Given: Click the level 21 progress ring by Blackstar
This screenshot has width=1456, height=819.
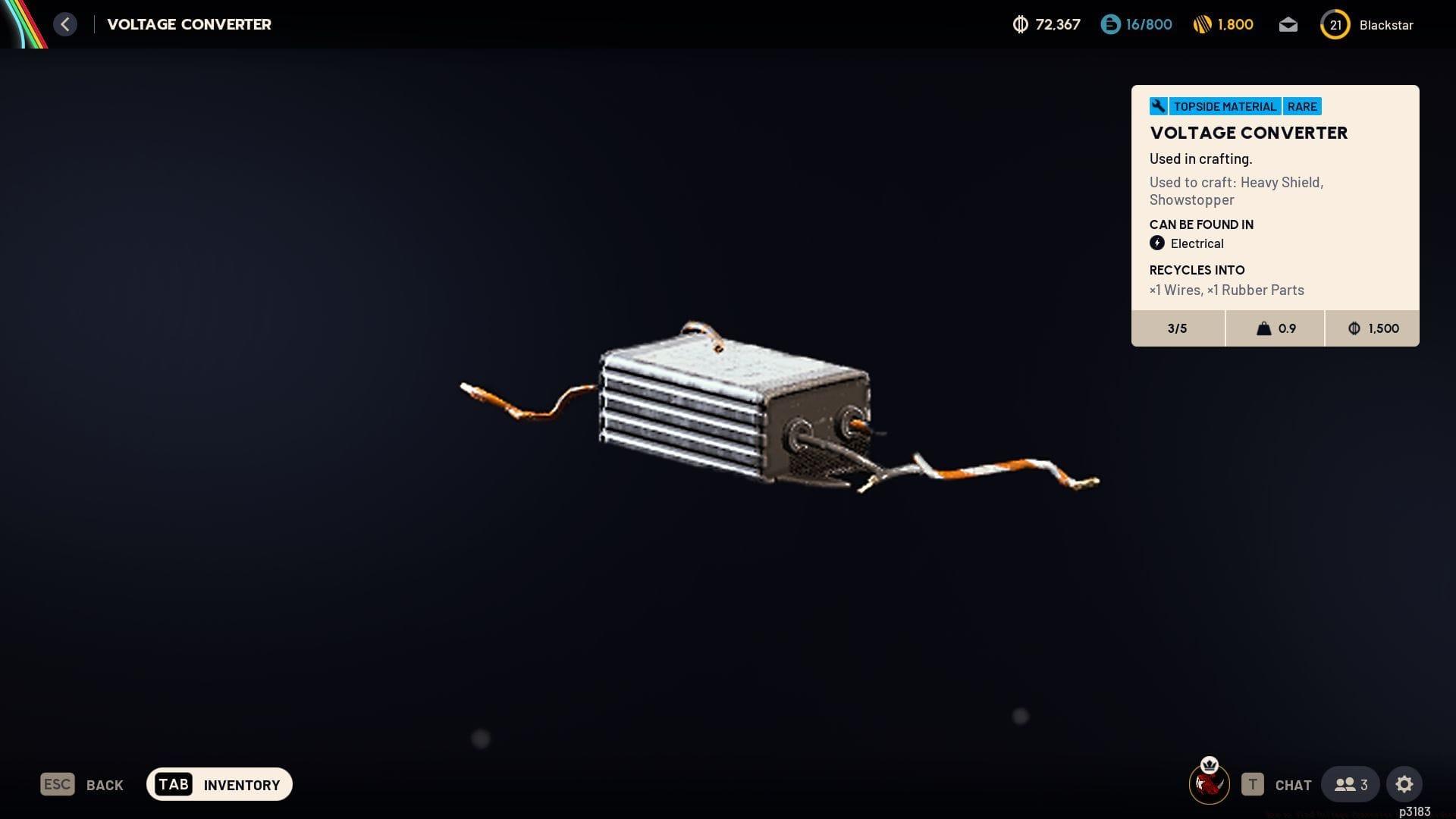Looking at the screenshot, I should tap(1335, 24).
